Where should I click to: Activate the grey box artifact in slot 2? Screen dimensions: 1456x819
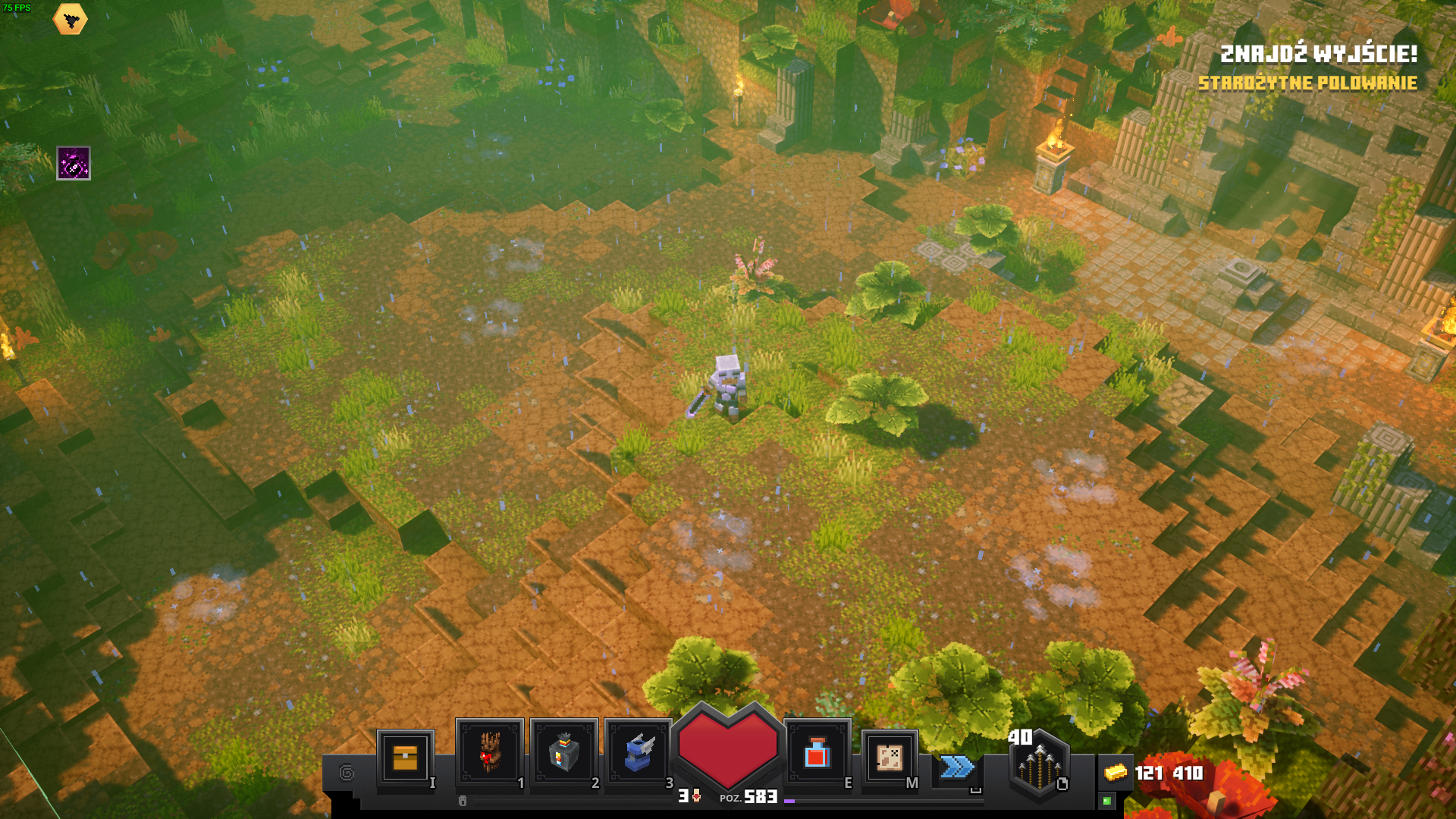tap(563, 752)
